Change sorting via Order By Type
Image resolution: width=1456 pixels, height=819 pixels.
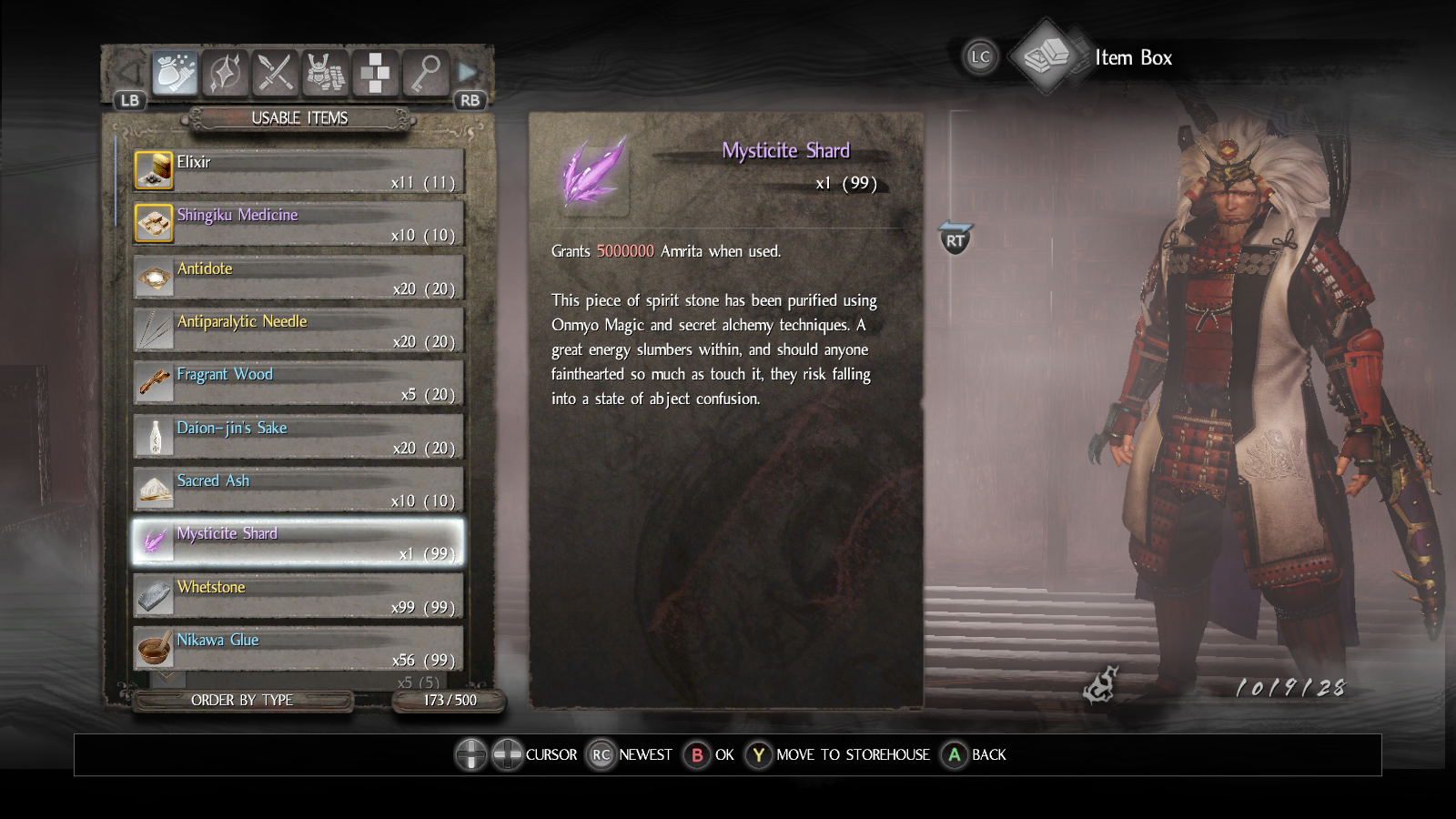pyautogui.click(x=242, y=700)
